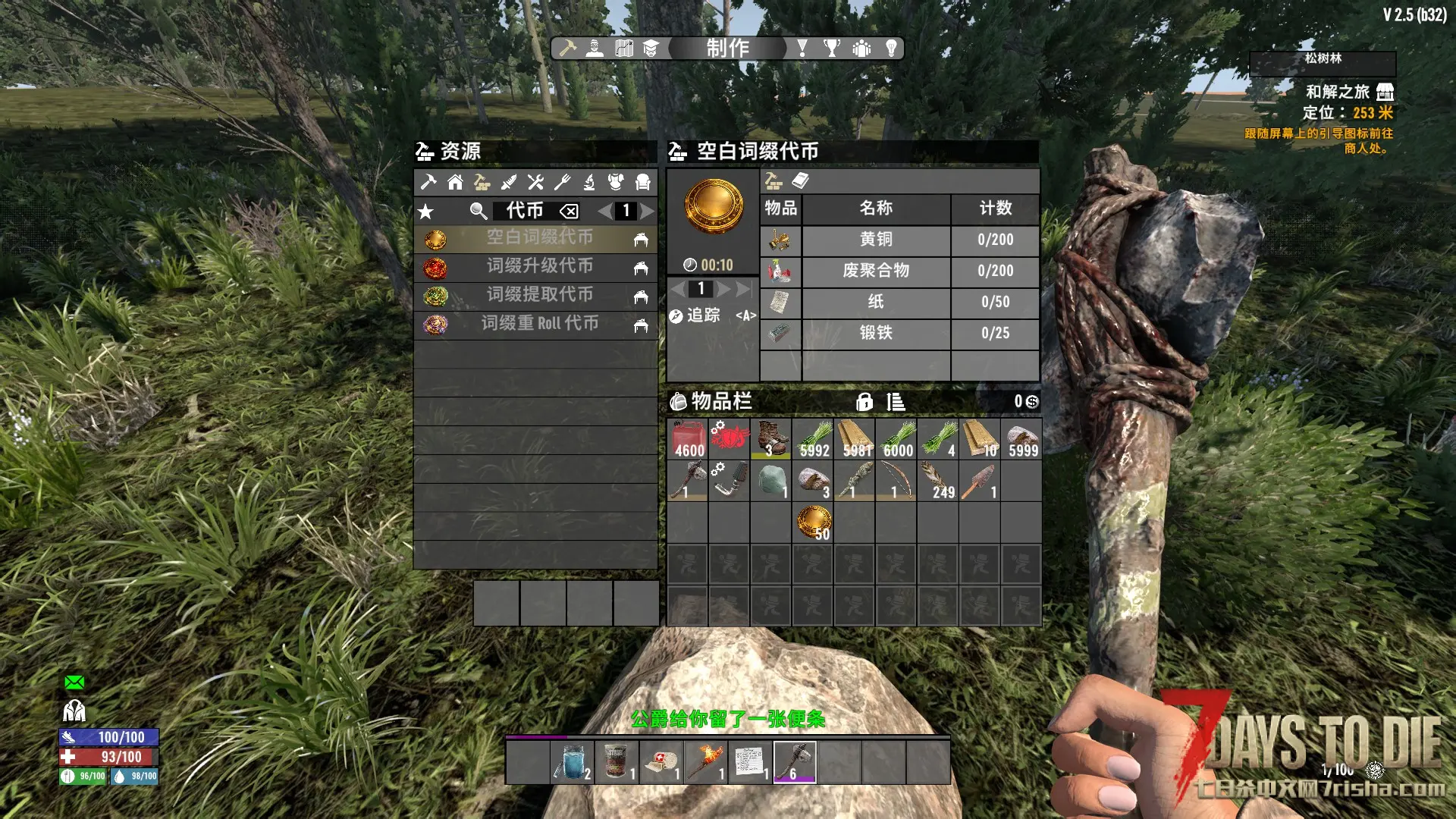Viewport: 1456px width, 819px height.
Task: Select the 空白词缀代币 recipe row
Action: (538, 238)
